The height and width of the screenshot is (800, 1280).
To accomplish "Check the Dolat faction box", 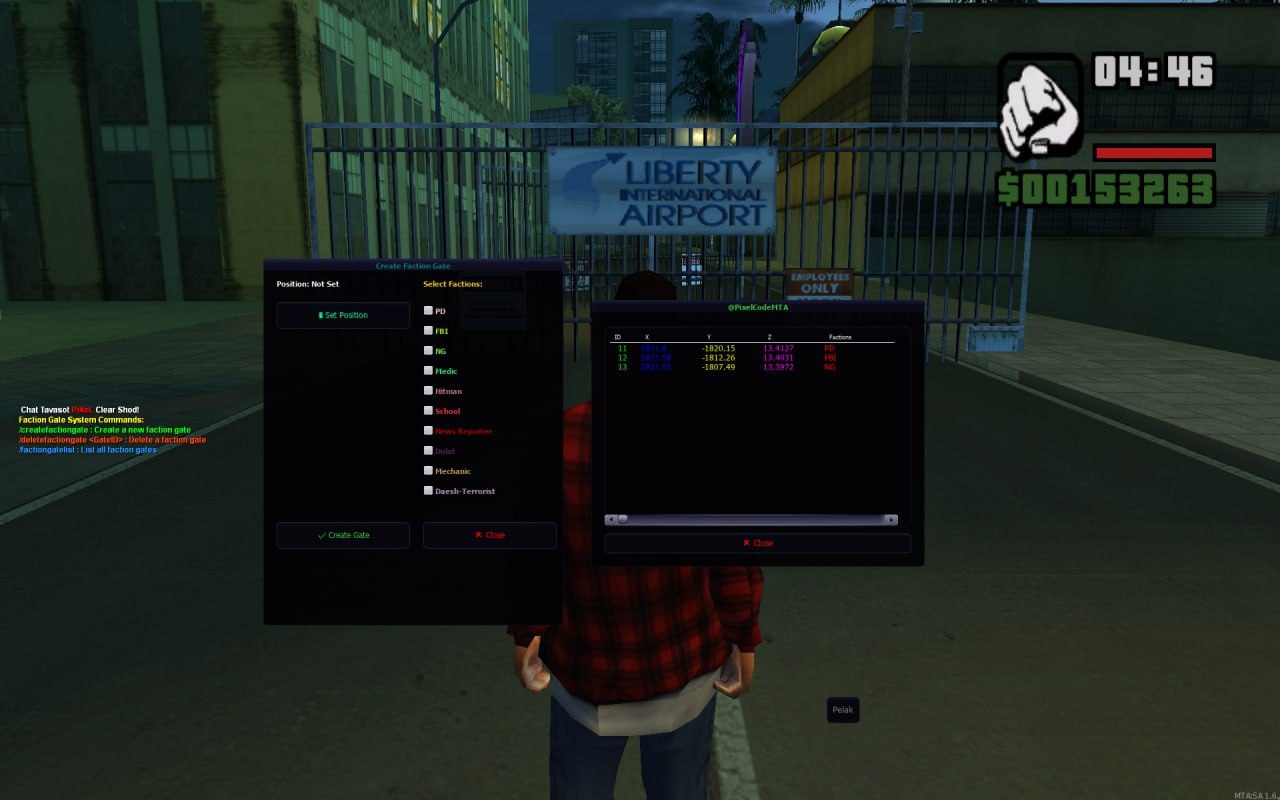I will [x=429, y=451].
